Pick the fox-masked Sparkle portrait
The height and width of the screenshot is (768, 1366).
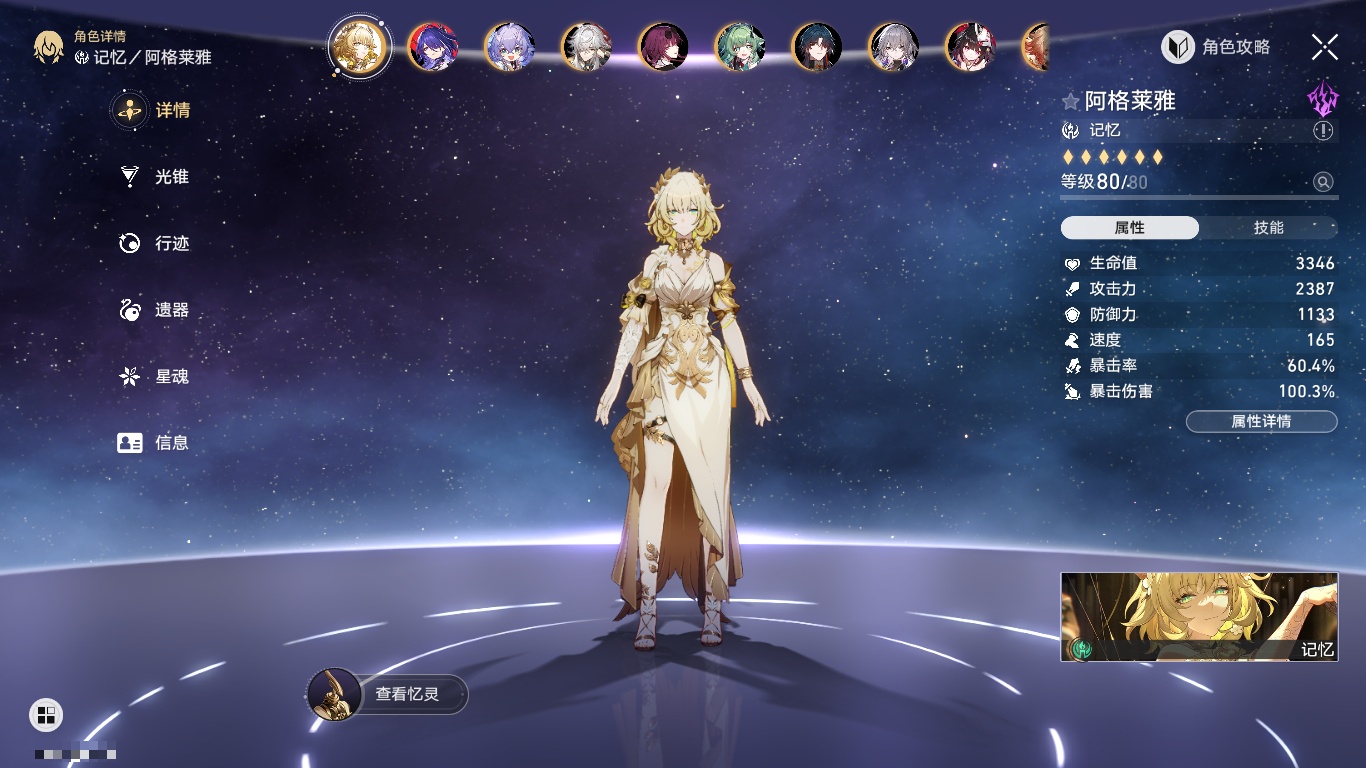pyautogui.click(x=970, y=47)
